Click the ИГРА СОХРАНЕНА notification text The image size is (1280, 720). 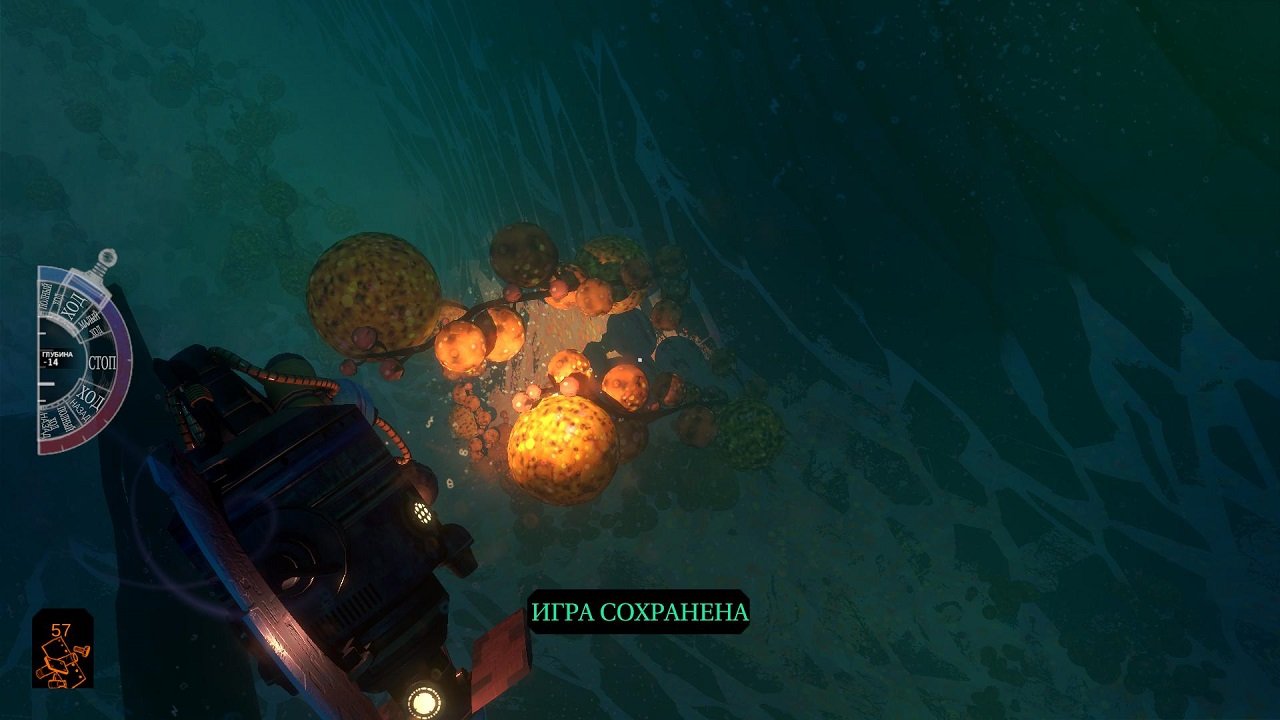(x=640, y=610)
